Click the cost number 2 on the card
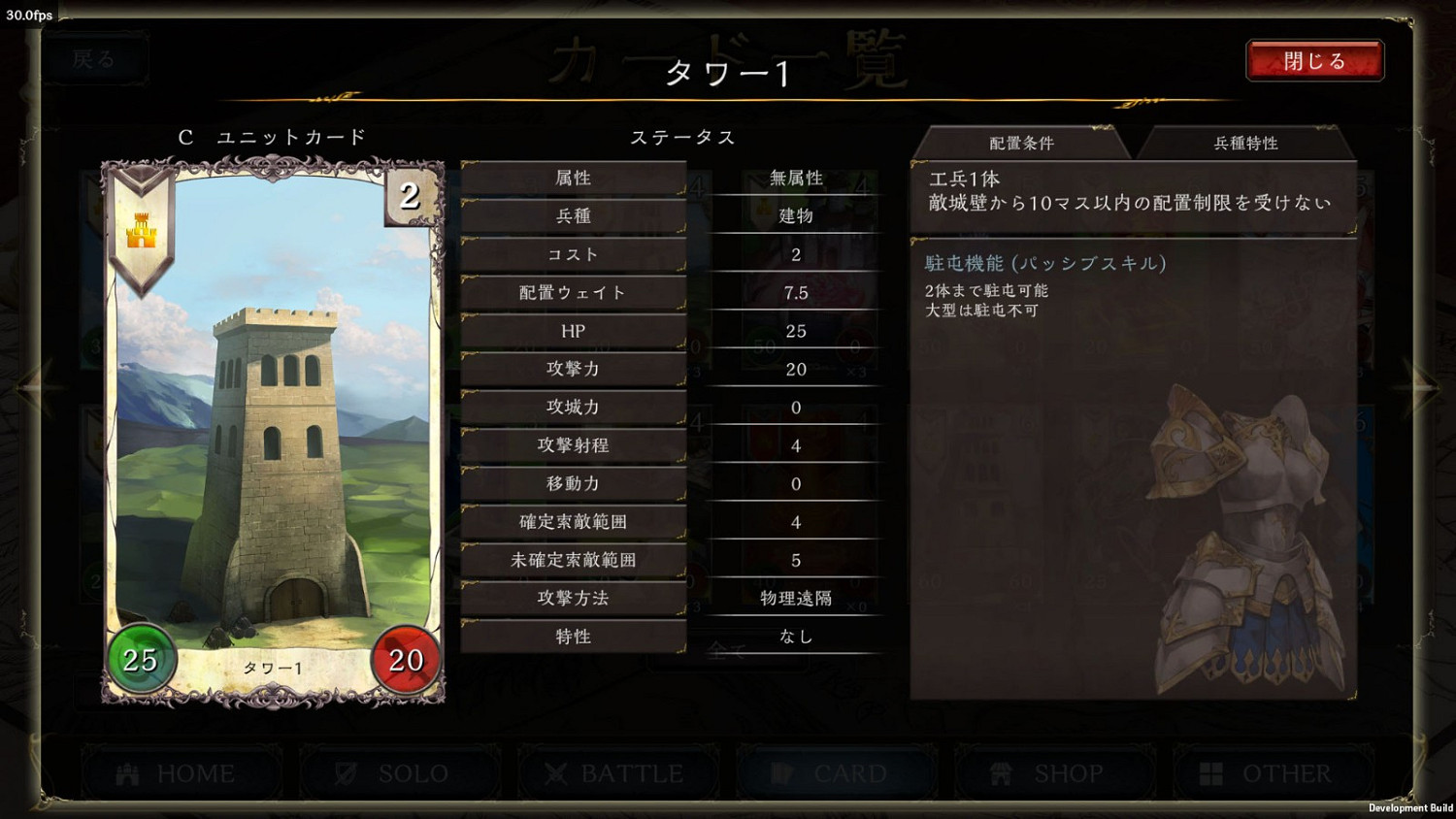This screenshot has width=1456, height=819. (408, 197)
